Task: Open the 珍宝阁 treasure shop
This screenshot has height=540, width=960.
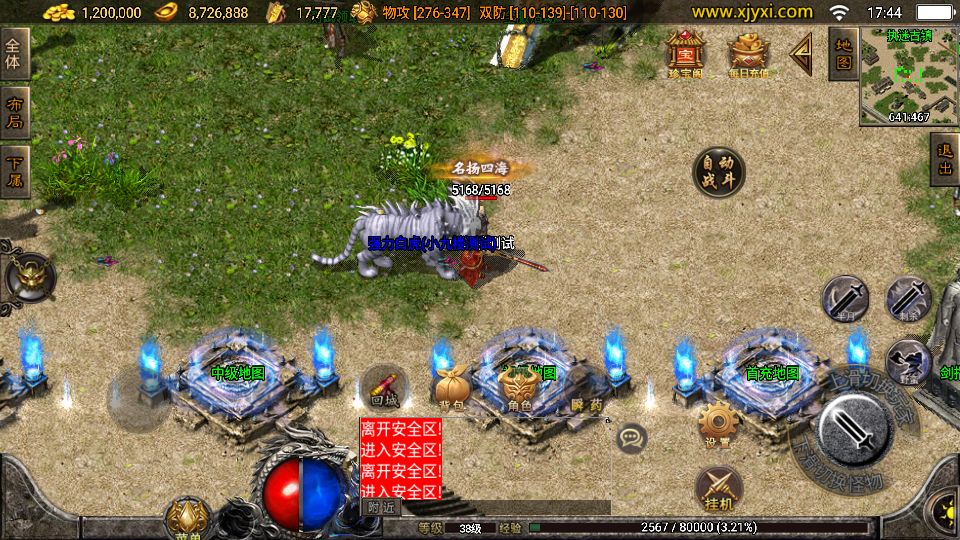Action: (685, 53)
